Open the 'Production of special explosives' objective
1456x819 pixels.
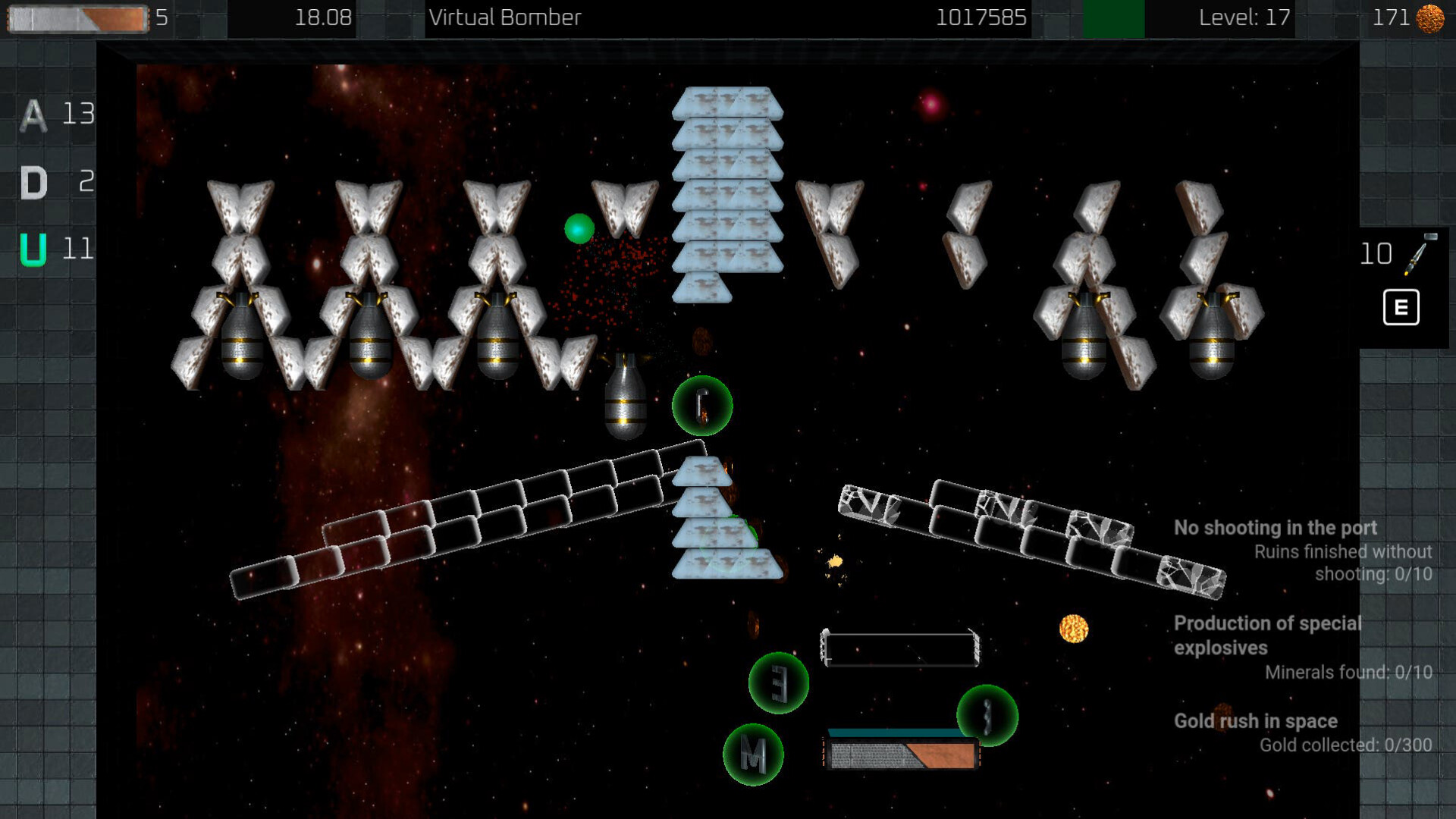pos(1267,635)
